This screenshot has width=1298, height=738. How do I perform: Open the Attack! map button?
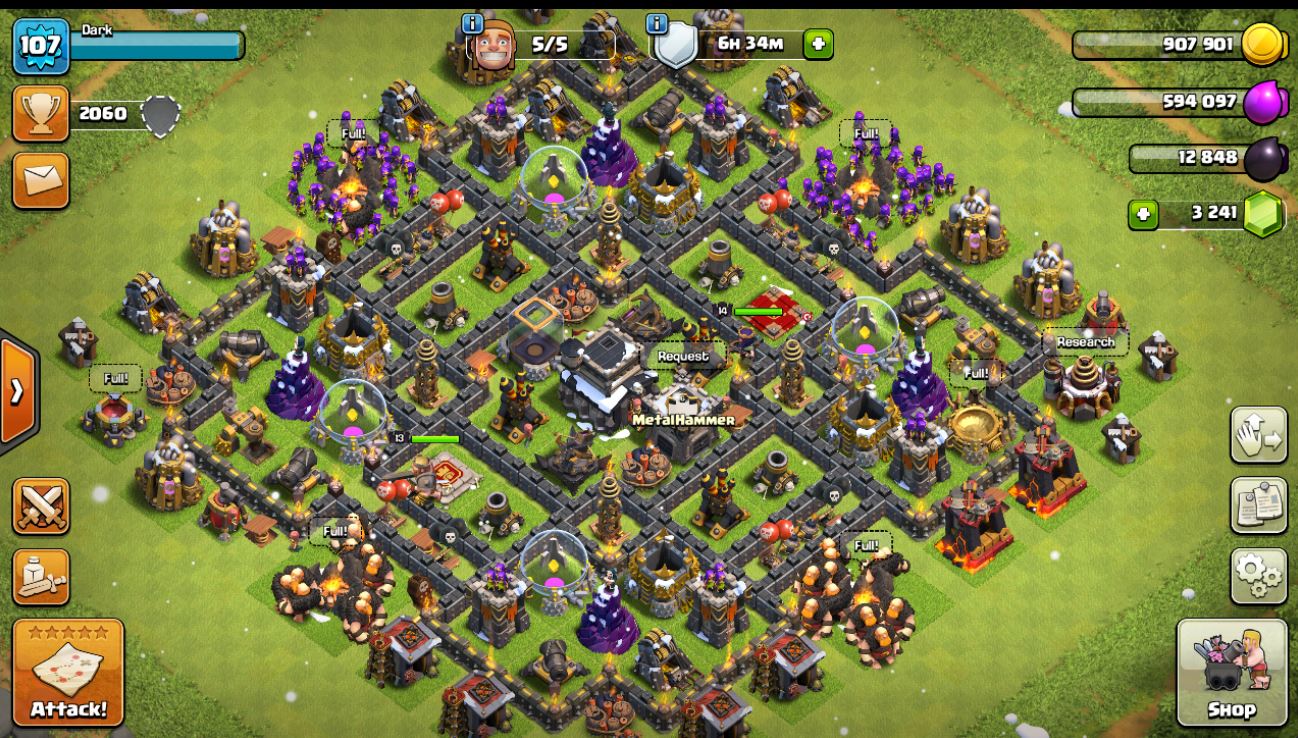tap(68, 672)
